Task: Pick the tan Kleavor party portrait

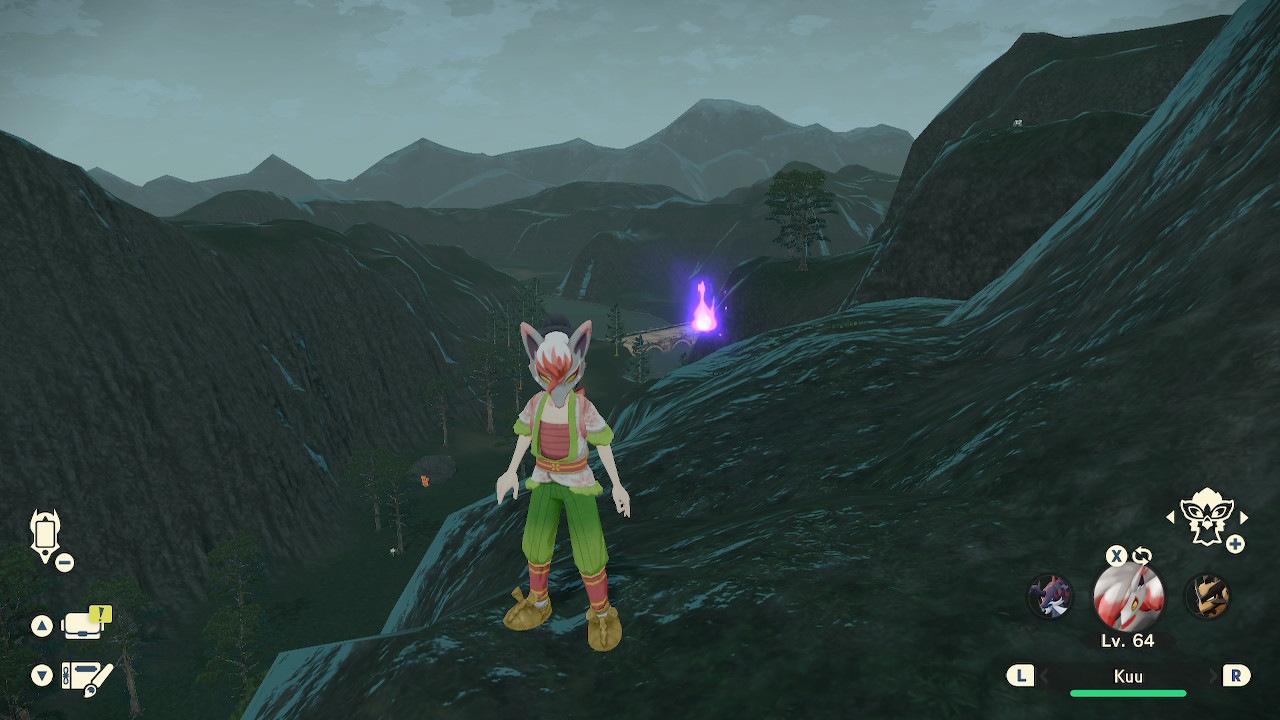Action: tap(1207, 597)
